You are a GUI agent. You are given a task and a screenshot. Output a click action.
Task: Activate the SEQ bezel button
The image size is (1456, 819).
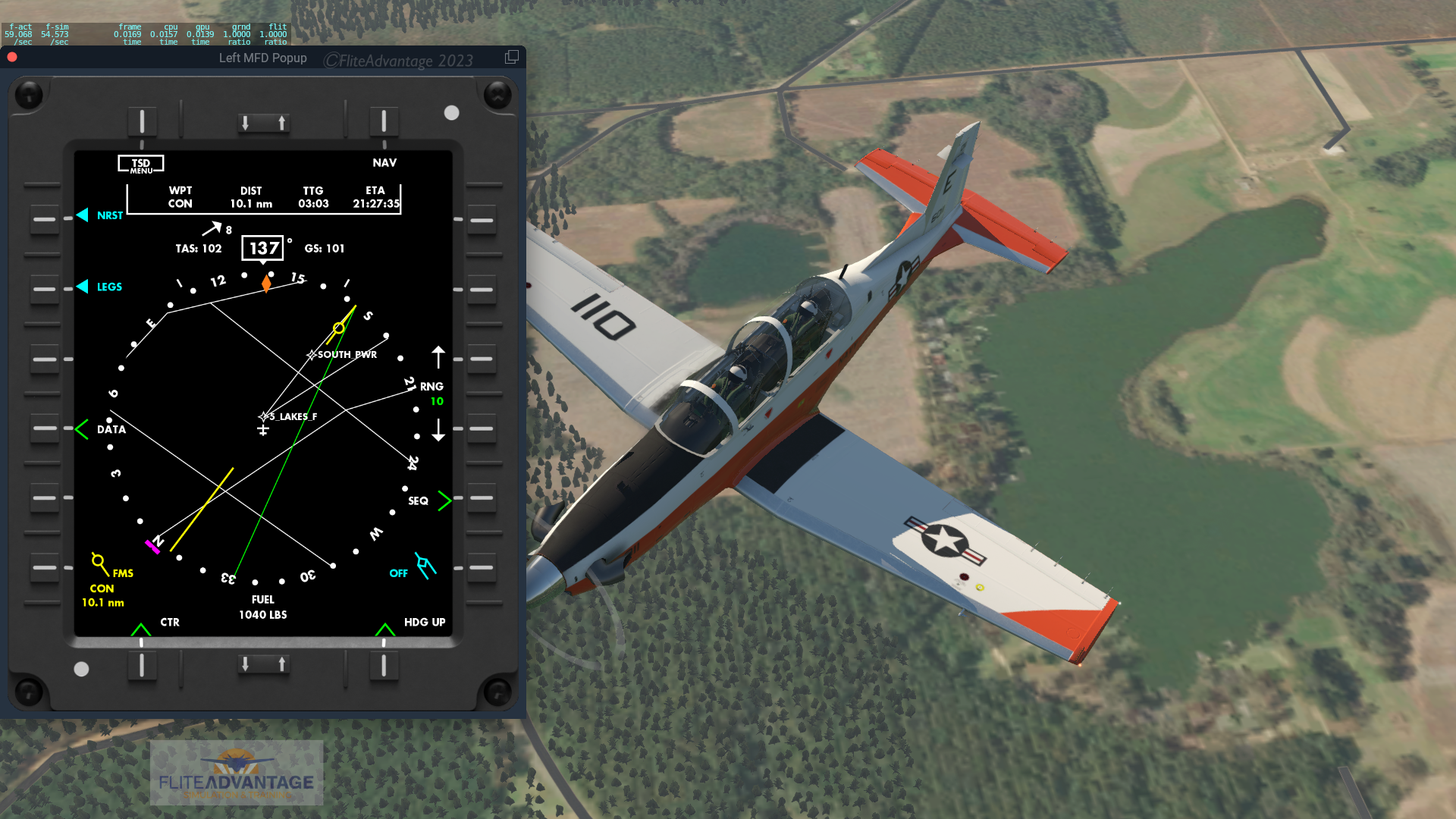pyautogui.click(x=482, y=498)
